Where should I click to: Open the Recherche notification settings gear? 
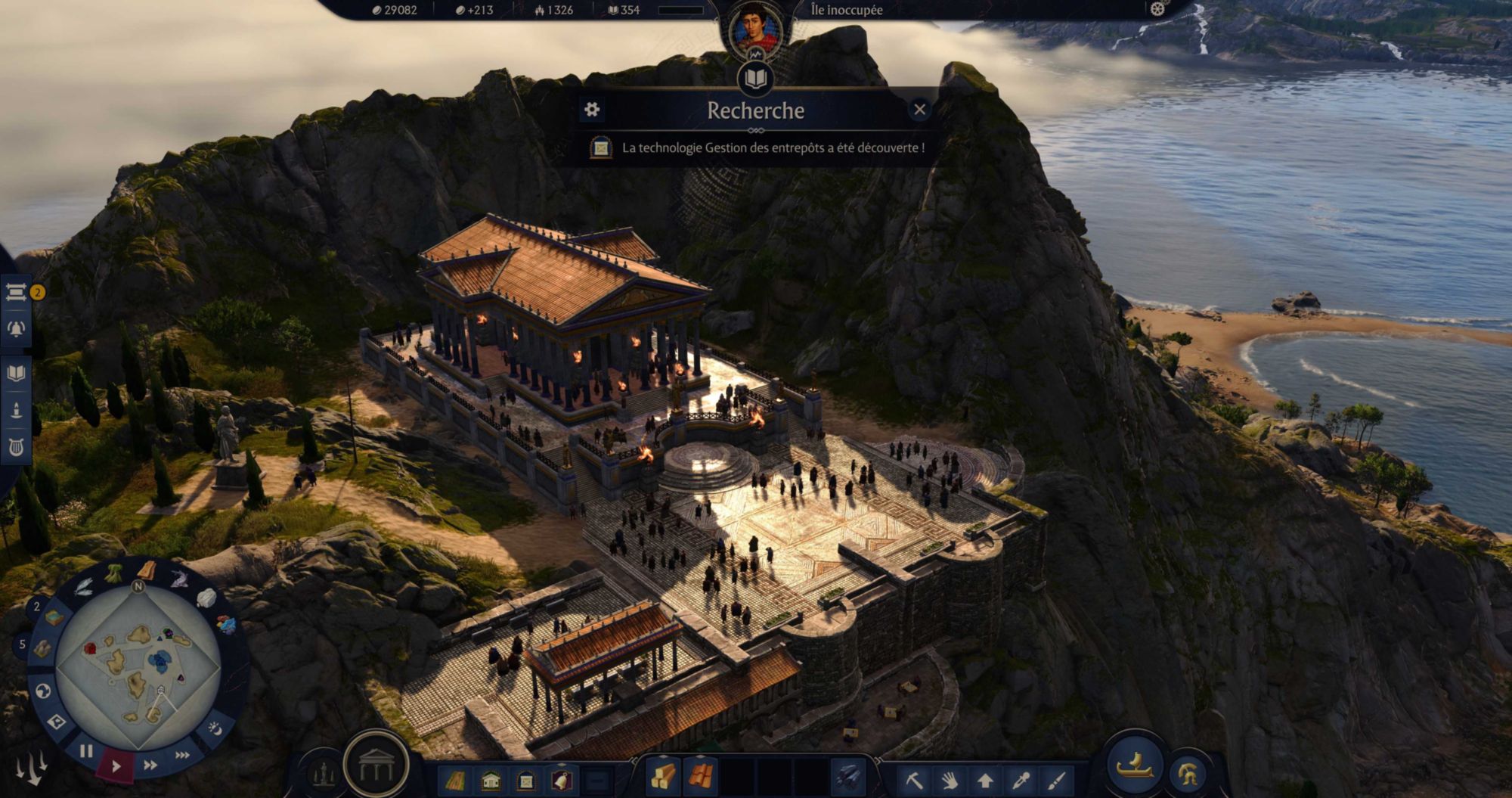pyautogui.click(x=592, y=110)
